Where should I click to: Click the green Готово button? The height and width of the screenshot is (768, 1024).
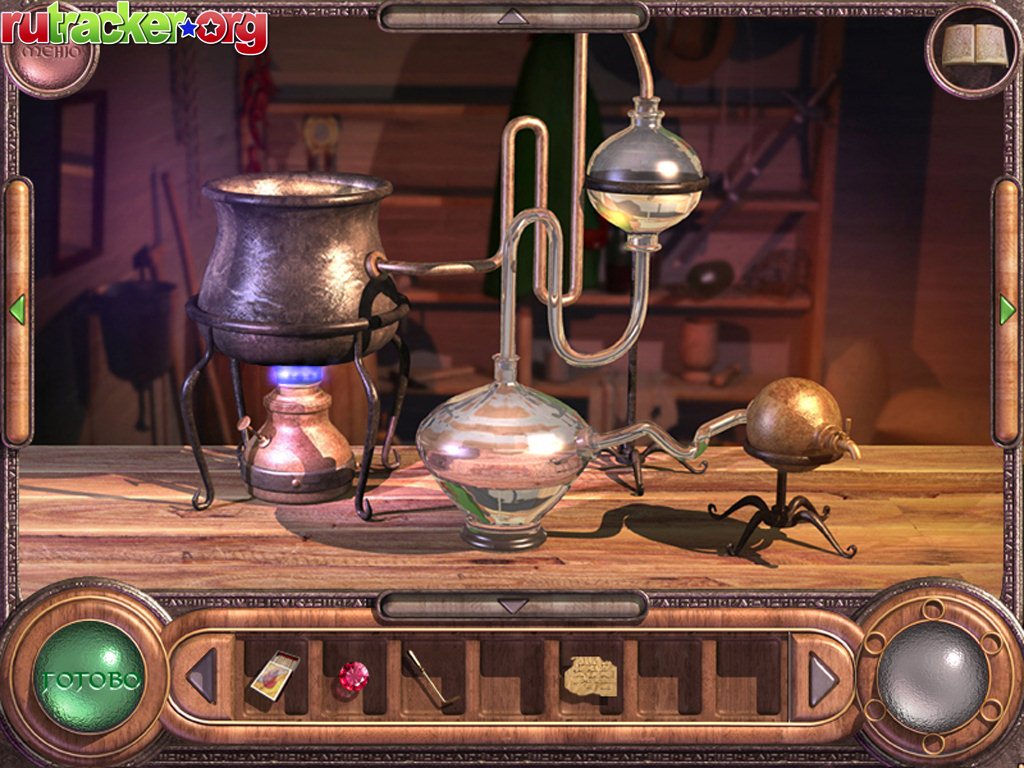90,677
